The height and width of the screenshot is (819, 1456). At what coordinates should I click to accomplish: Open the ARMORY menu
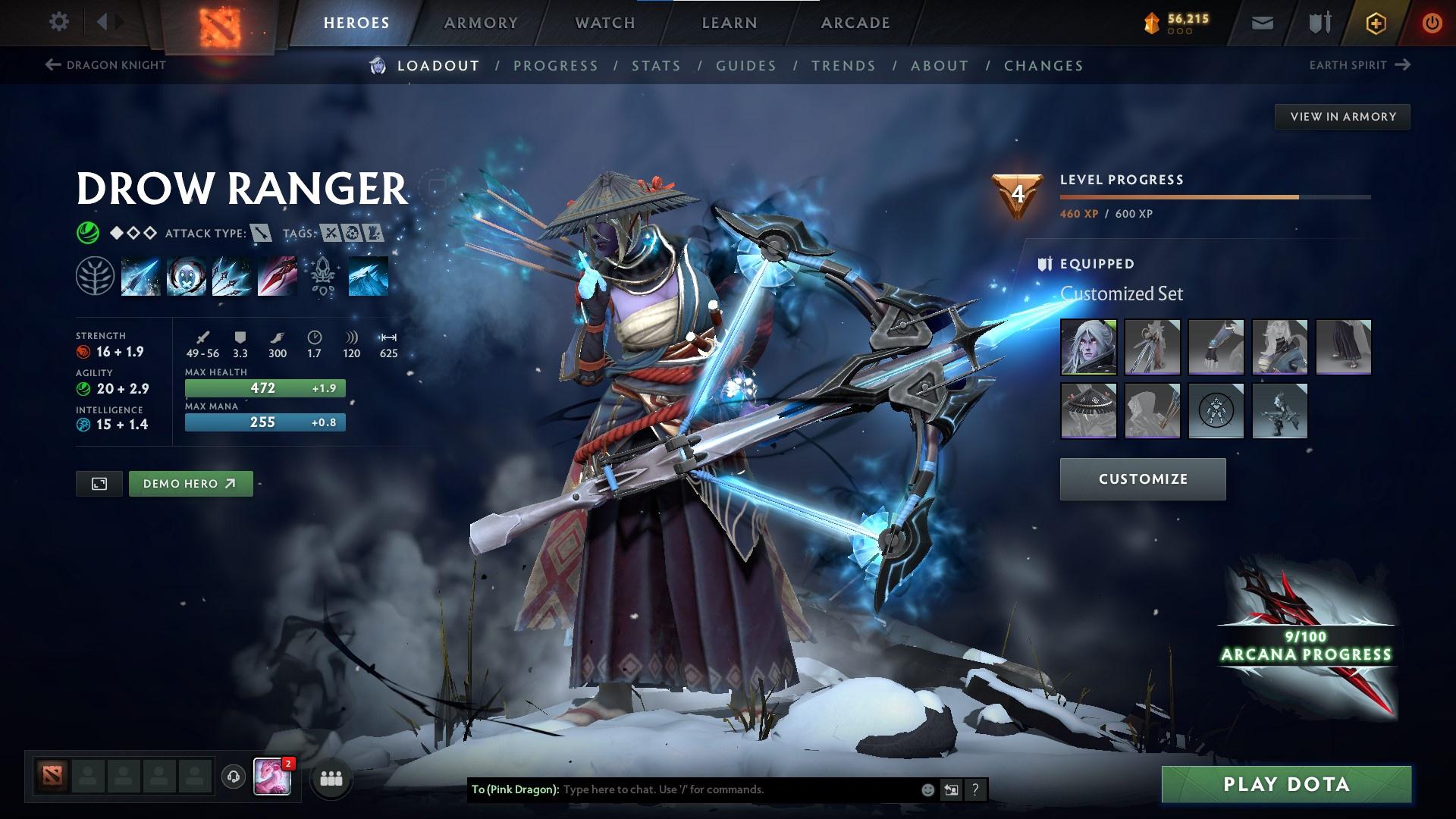482,22
